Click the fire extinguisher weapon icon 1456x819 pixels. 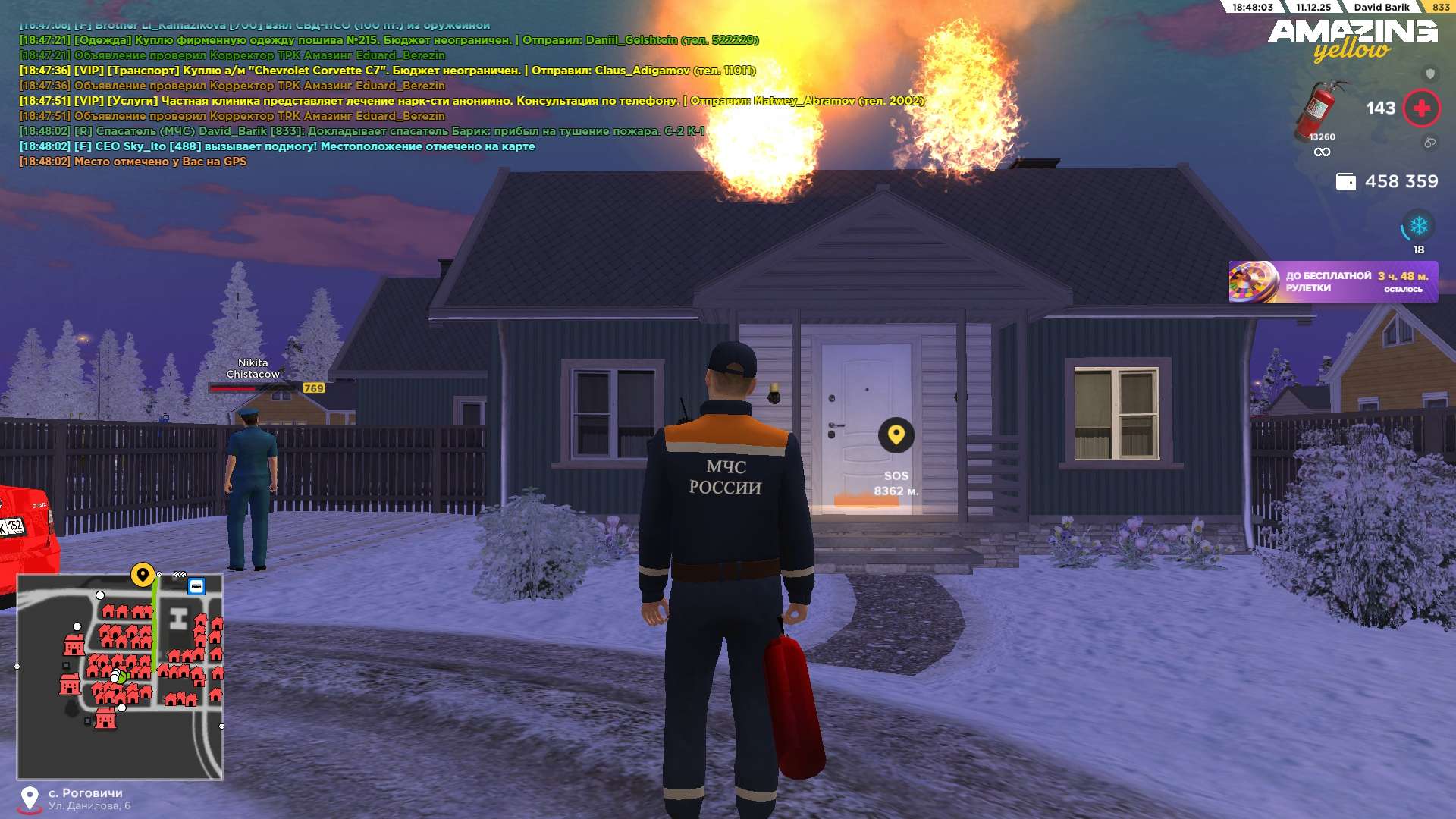pos(1320,111)
